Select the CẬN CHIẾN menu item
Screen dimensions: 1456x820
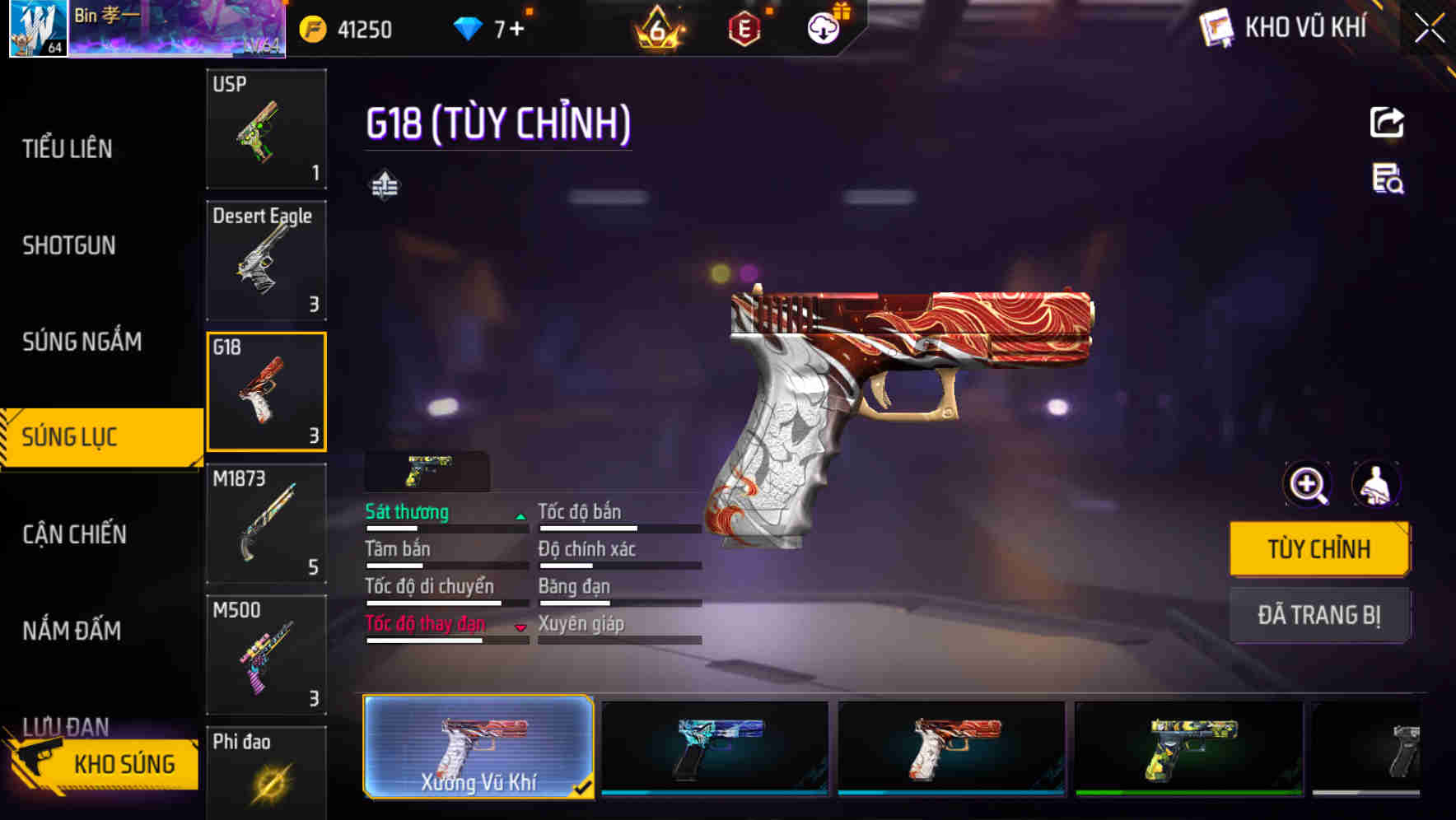point(73,534)
